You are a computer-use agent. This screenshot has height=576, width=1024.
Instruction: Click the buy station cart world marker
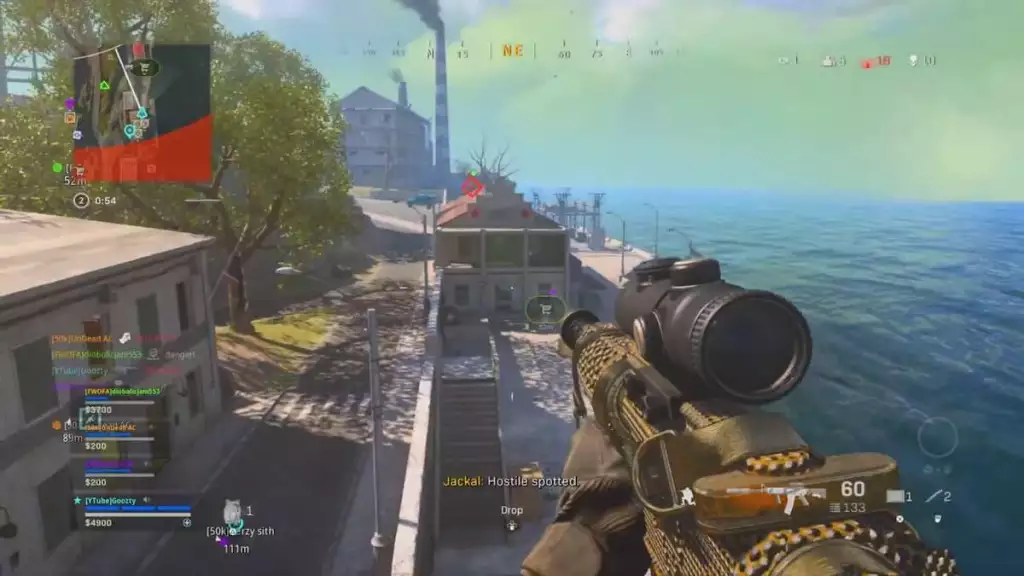click(x=545, y=309)
